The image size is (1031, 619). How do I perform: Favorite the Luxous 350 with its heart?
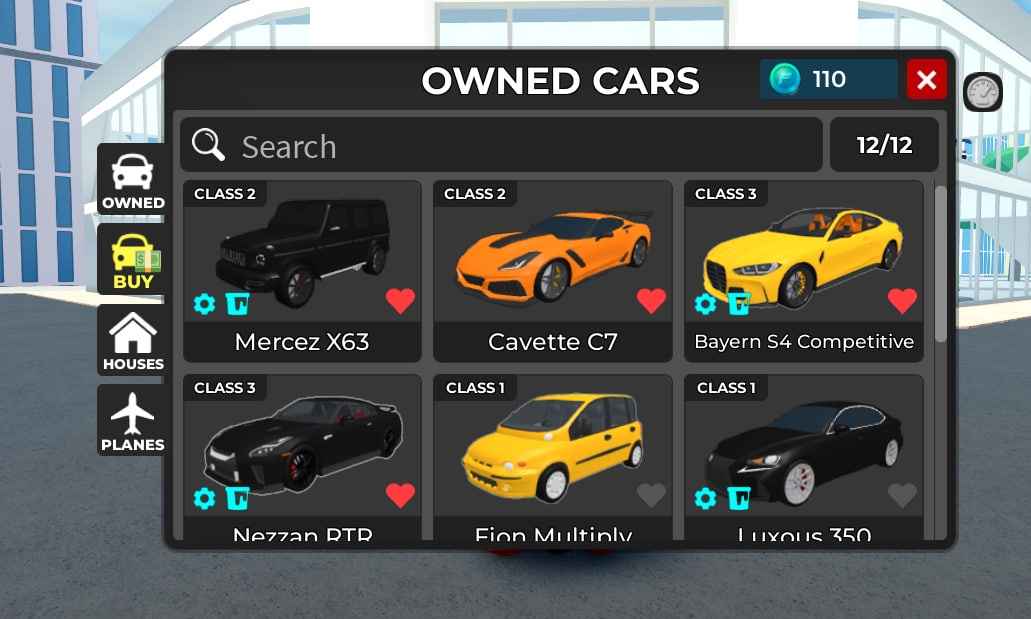902,495
